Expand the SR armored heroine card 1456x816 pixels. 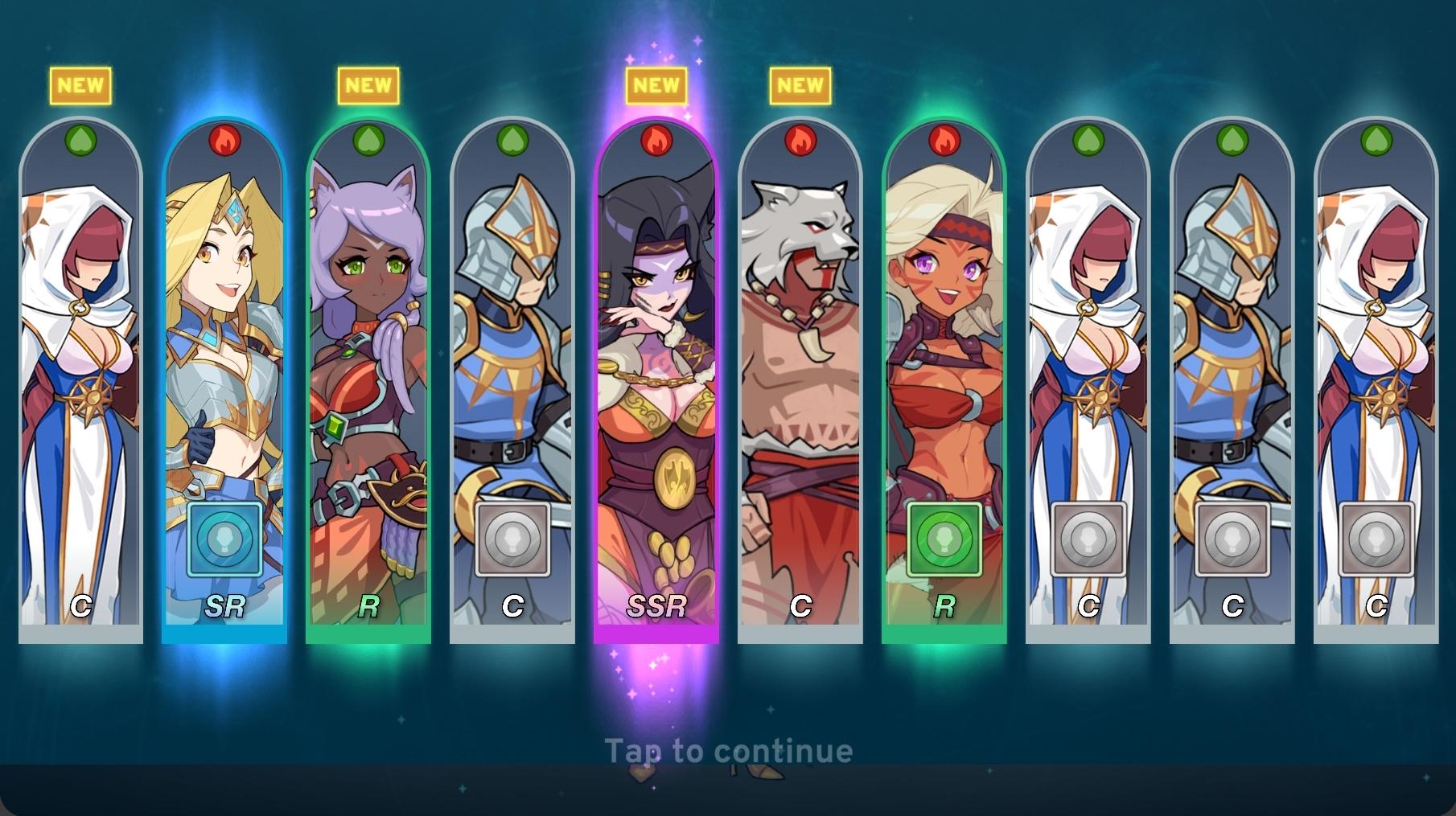point(224,322)
